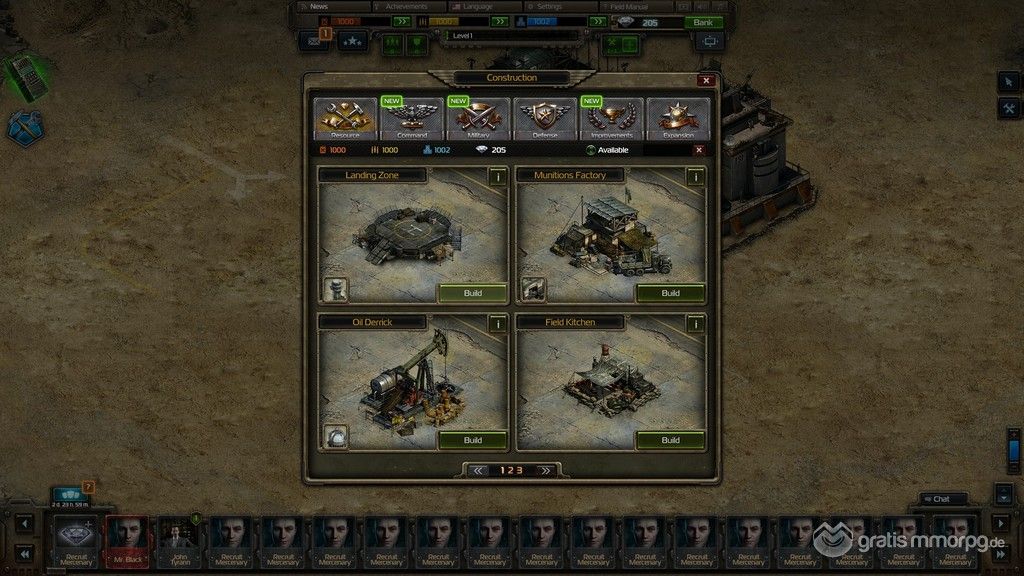Build the Oil Derrick
The image size is (1024, 576).
473,440
